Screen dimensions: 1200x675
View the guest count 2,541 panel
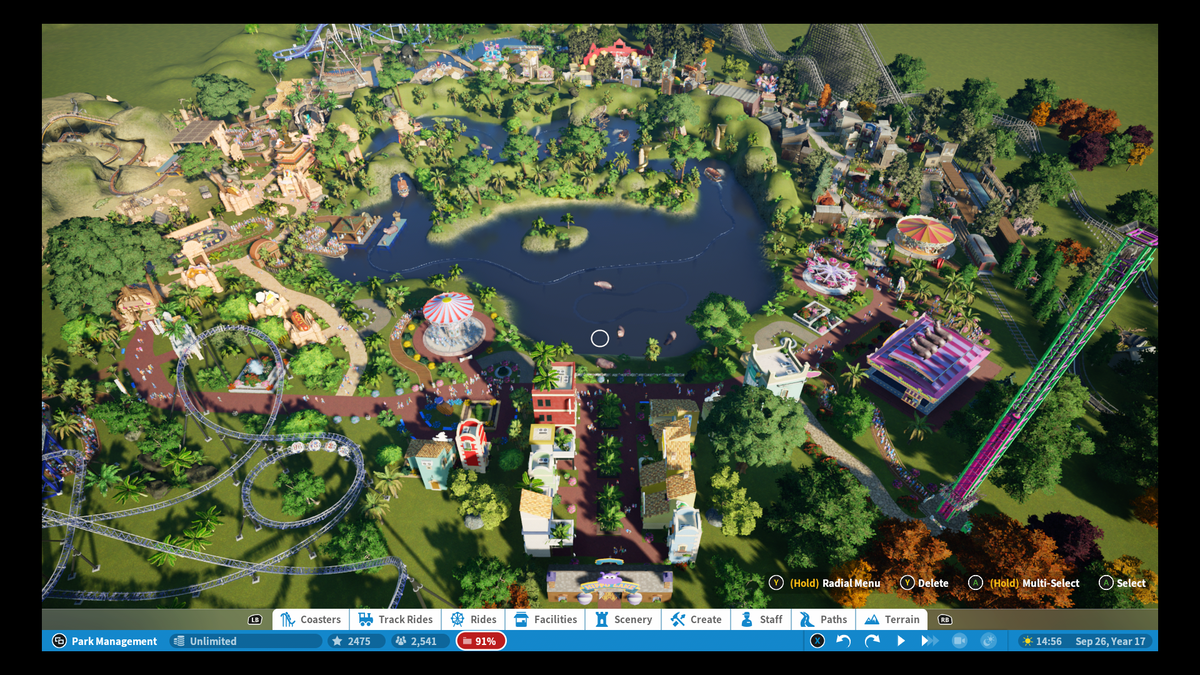coord(420,641)
